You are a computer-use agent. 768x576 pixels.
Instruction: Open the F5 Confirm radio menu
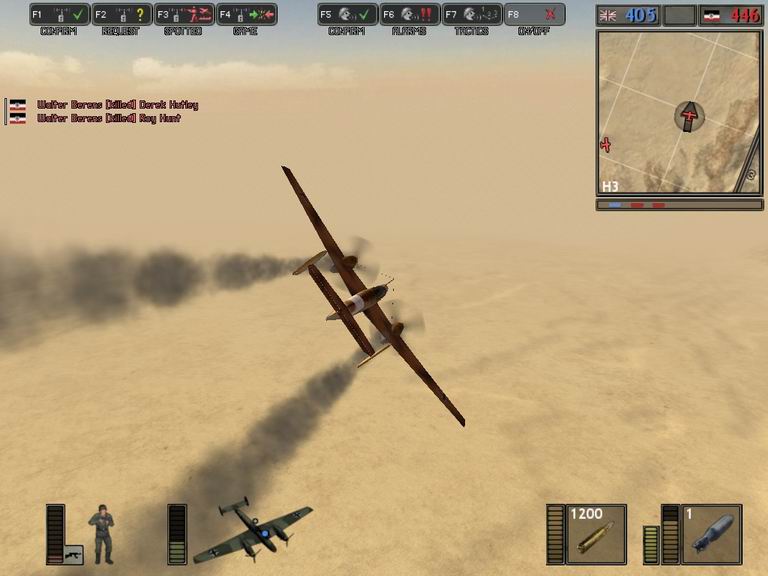347,15
